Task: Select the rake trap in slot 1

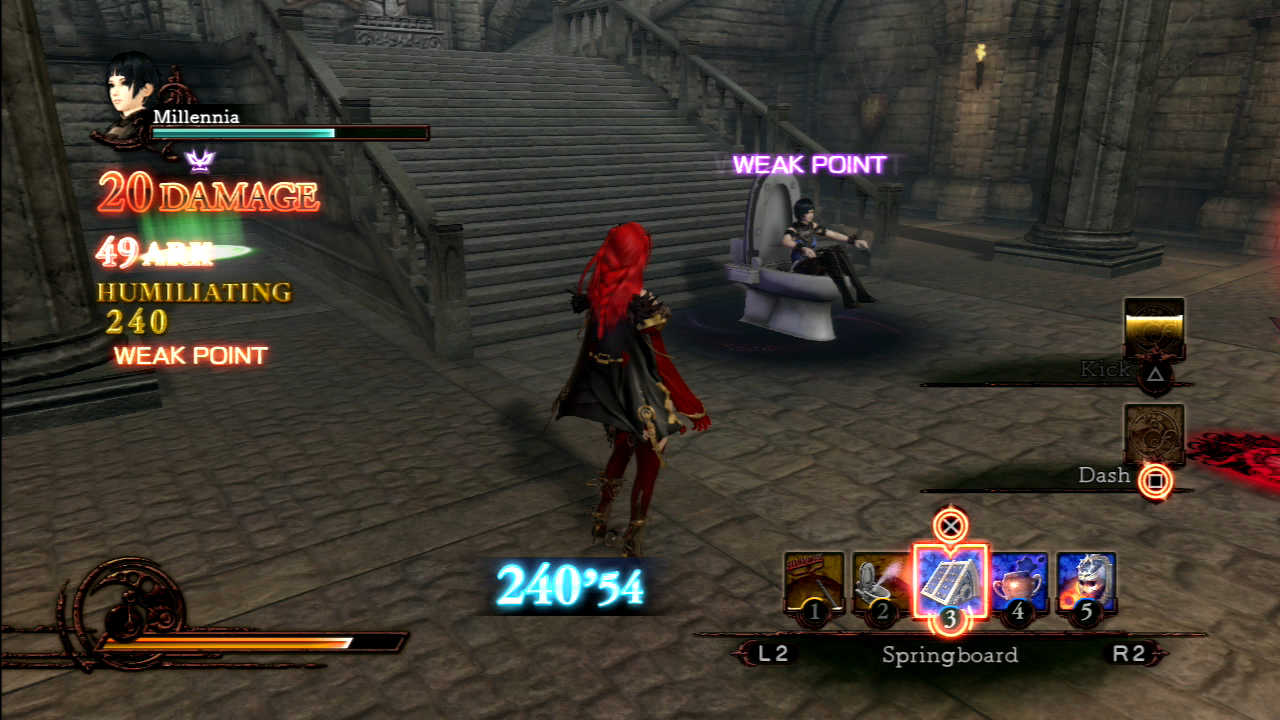Action: pos(813,582)
